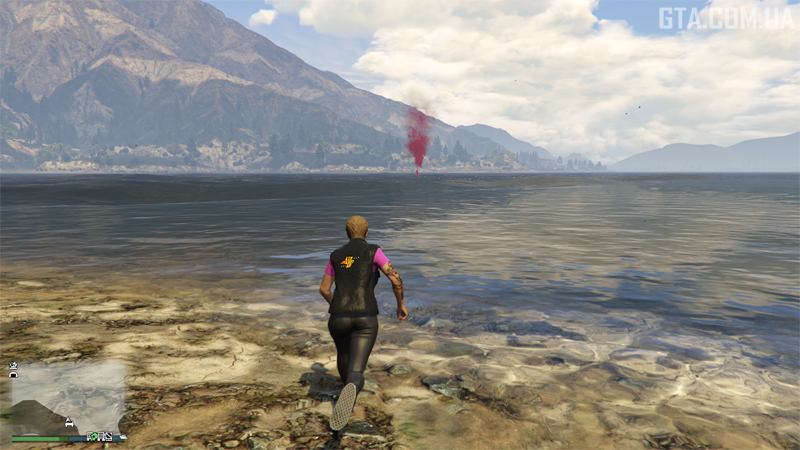Image resolution: width=800 pixels, height=450 pixels.
Task: Open the GTA.COM.UA watermark link
Action: (725, 17)
